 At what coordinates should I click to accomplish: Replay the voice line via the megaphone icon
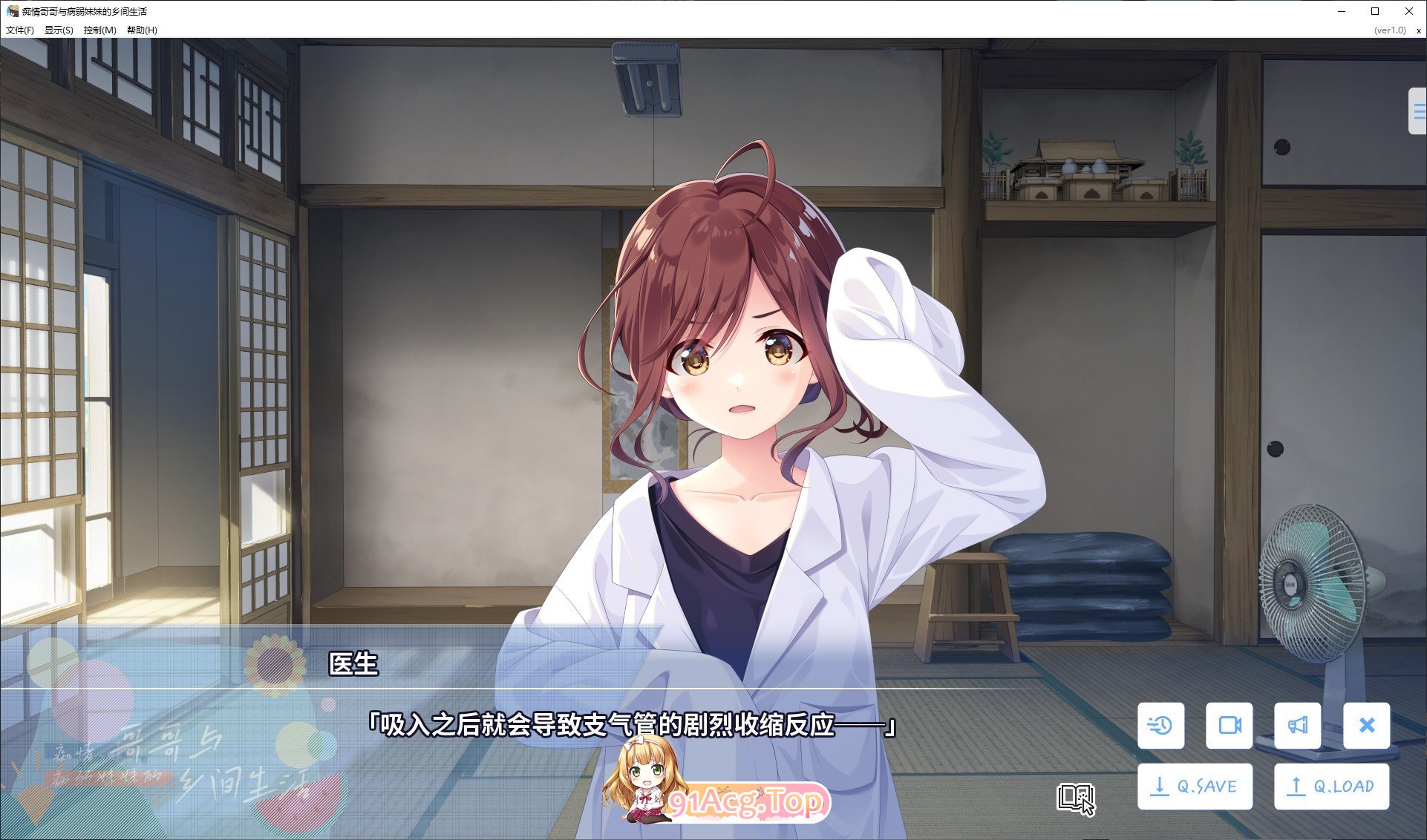coord(1297,726)
